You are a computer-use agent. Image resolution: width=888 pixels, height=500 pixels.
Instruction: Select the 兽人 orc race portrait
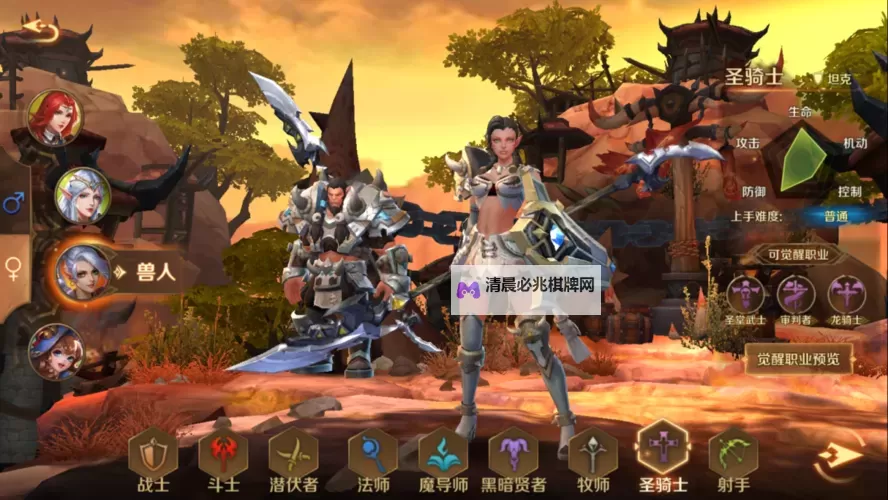click(83, 271)
